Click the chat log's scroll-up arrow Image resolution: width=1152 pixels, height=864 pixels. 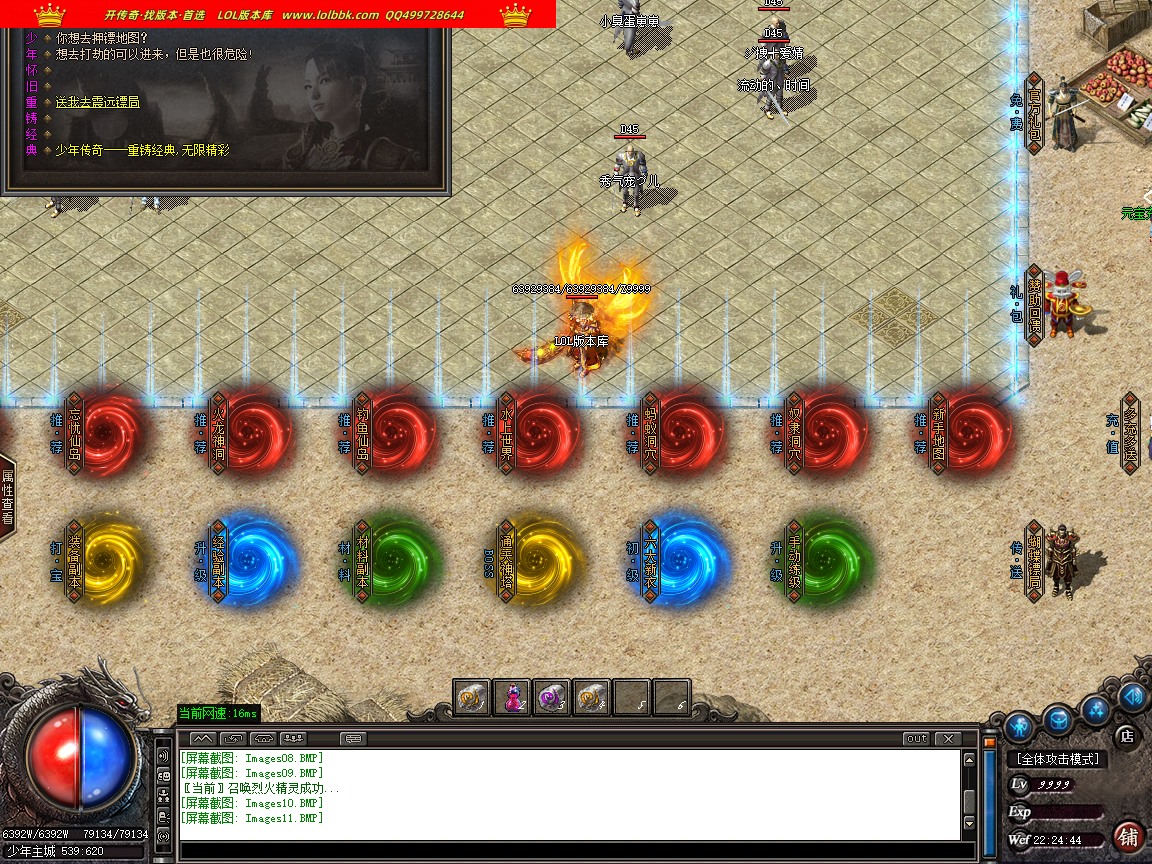click(x=969, y=760)
